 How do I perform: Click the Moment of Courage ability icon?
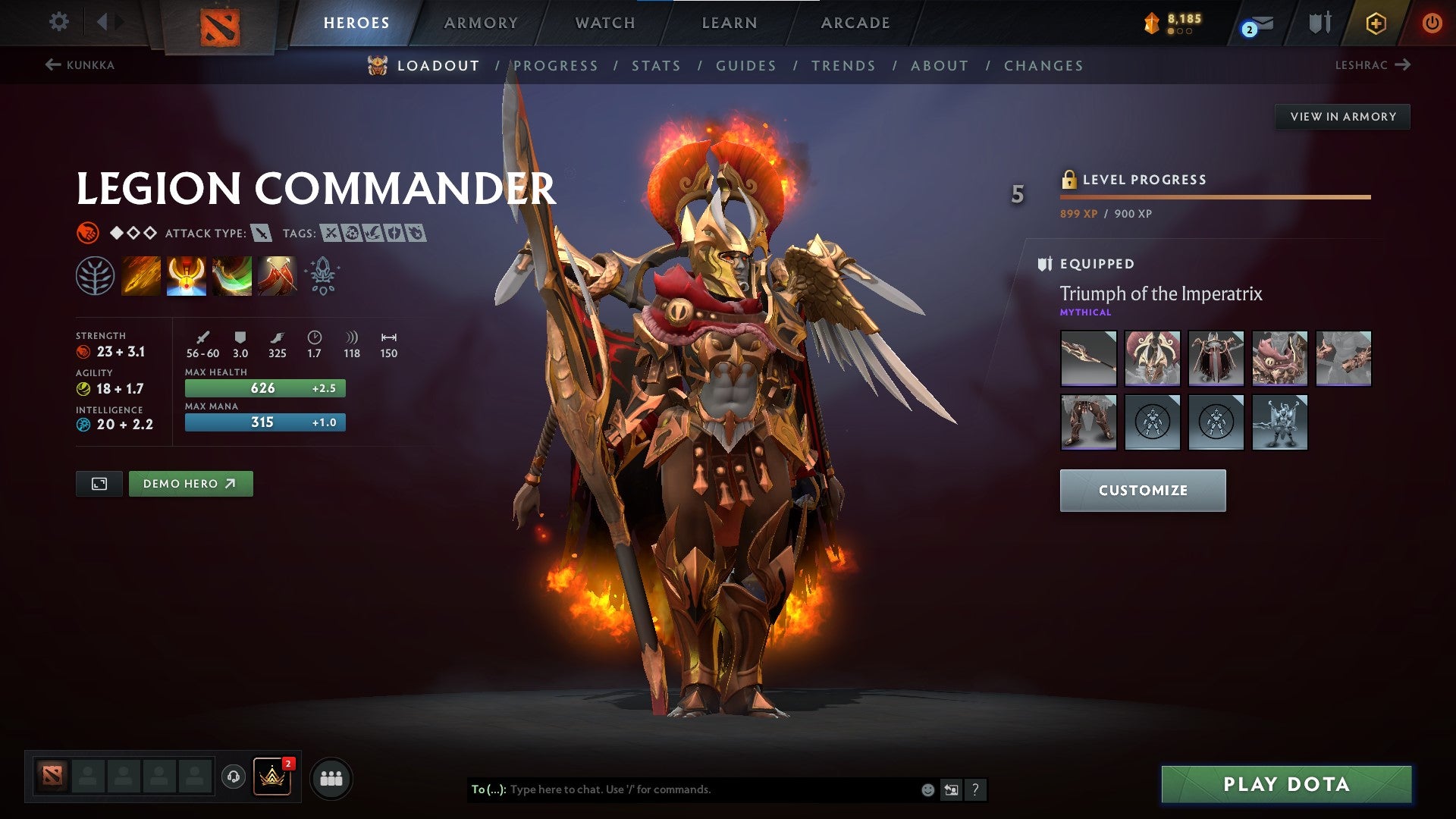click(233, 275)
